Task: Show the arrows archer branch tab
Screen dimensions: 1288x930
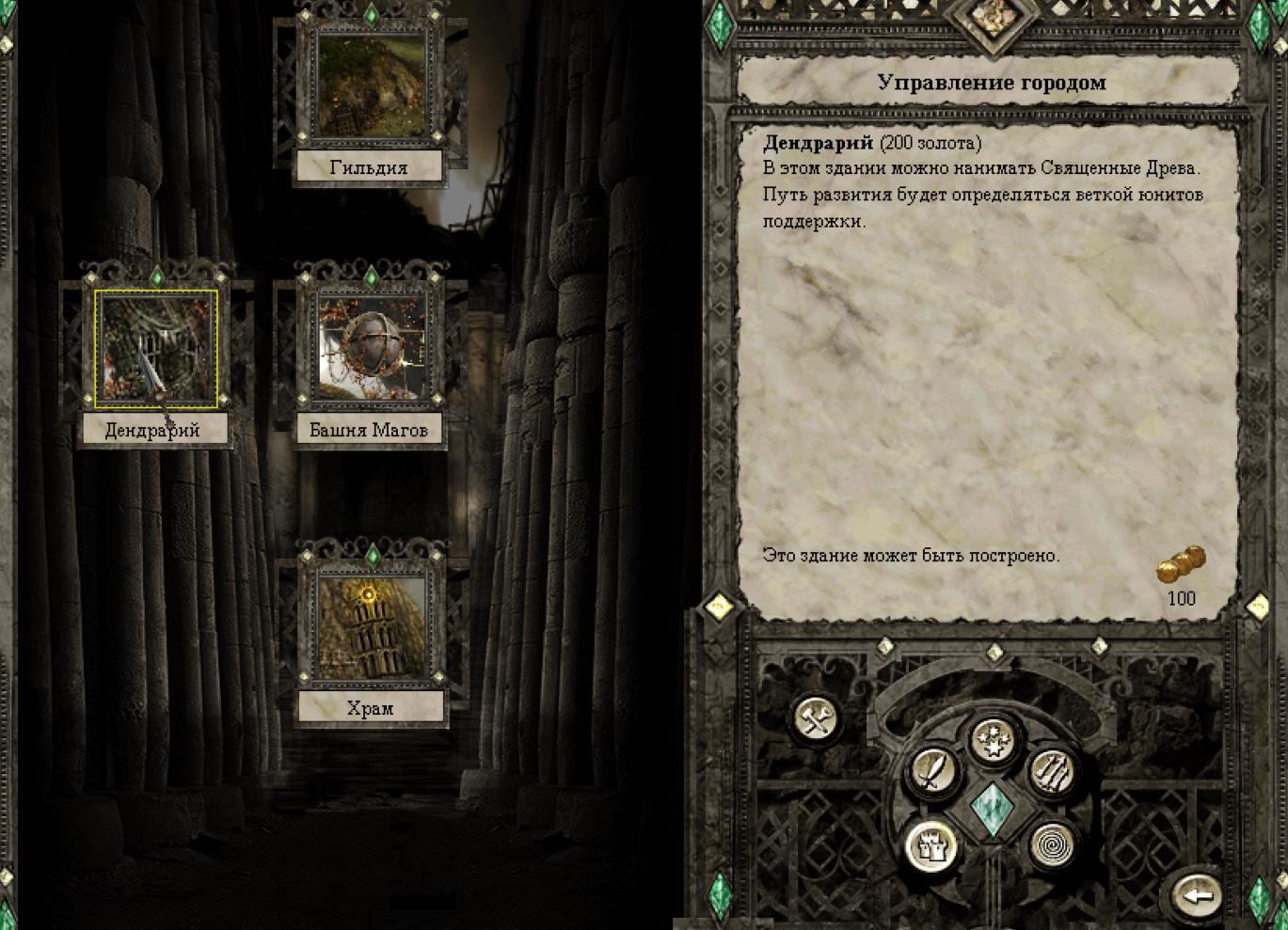Action: click(x=1053, y=773)
